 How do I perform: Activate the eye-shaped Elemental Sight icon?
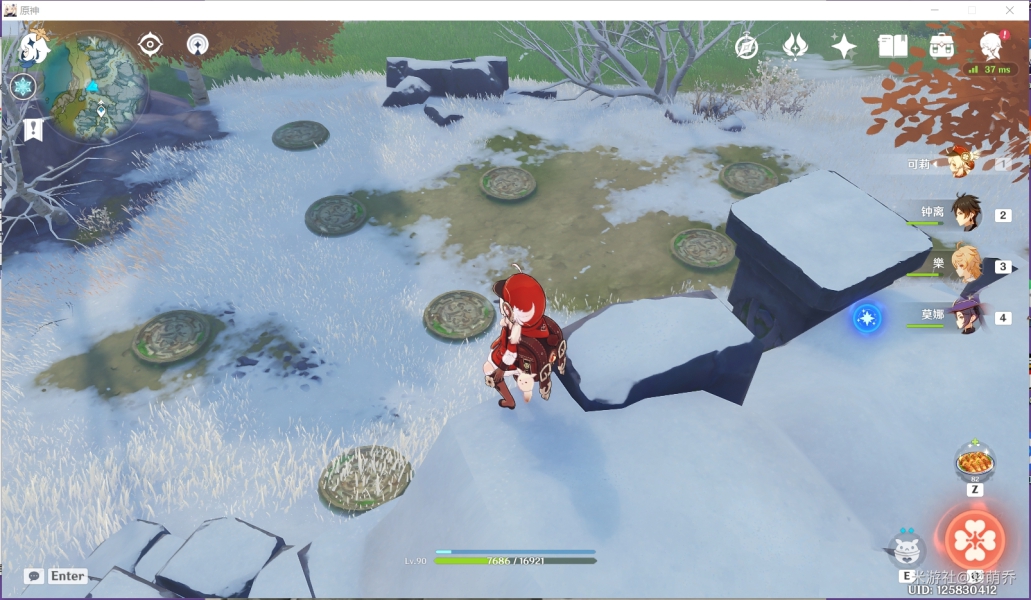(x=150, y=44)
